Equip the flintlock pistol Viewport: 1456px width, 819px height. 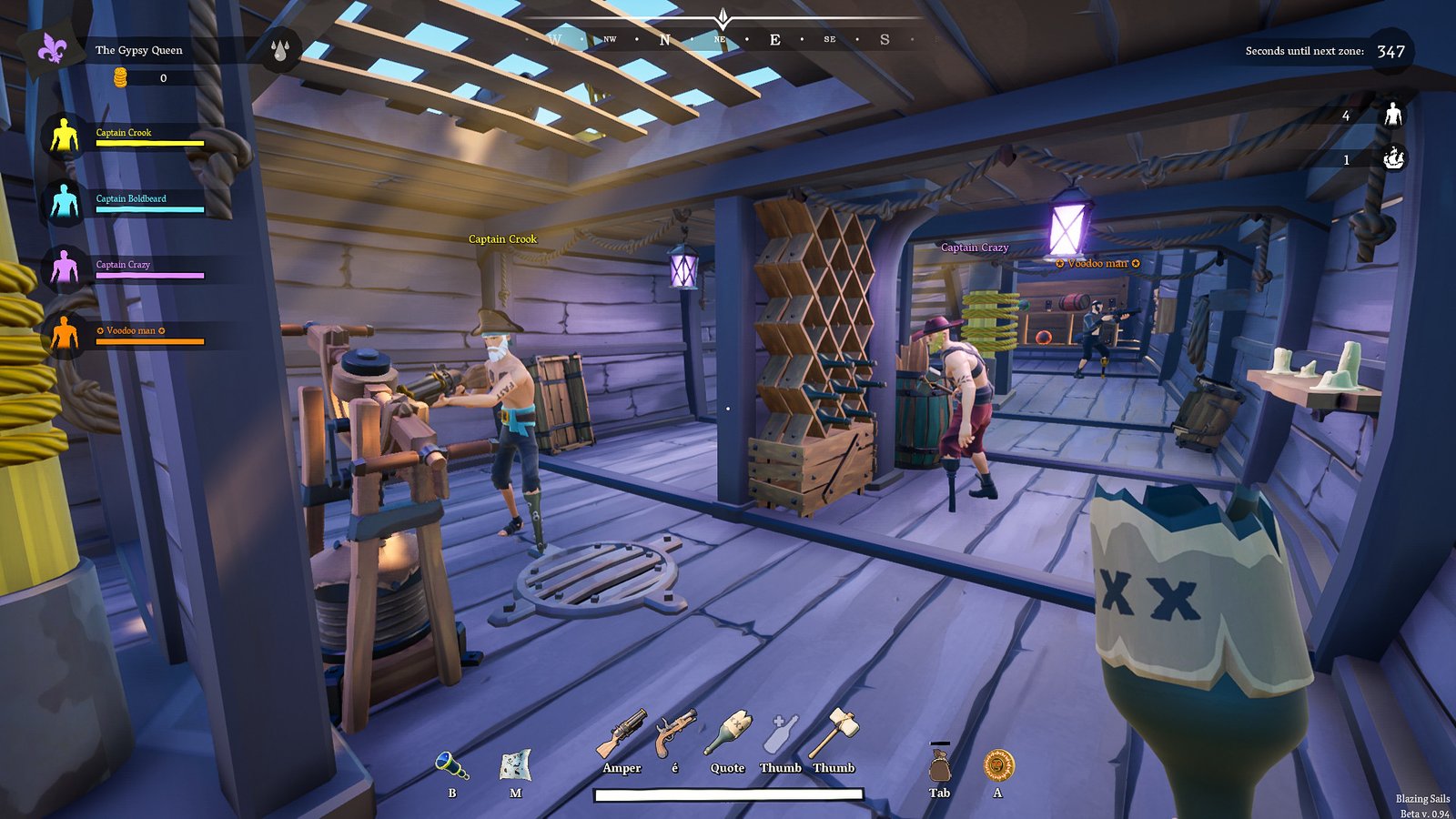674,732
